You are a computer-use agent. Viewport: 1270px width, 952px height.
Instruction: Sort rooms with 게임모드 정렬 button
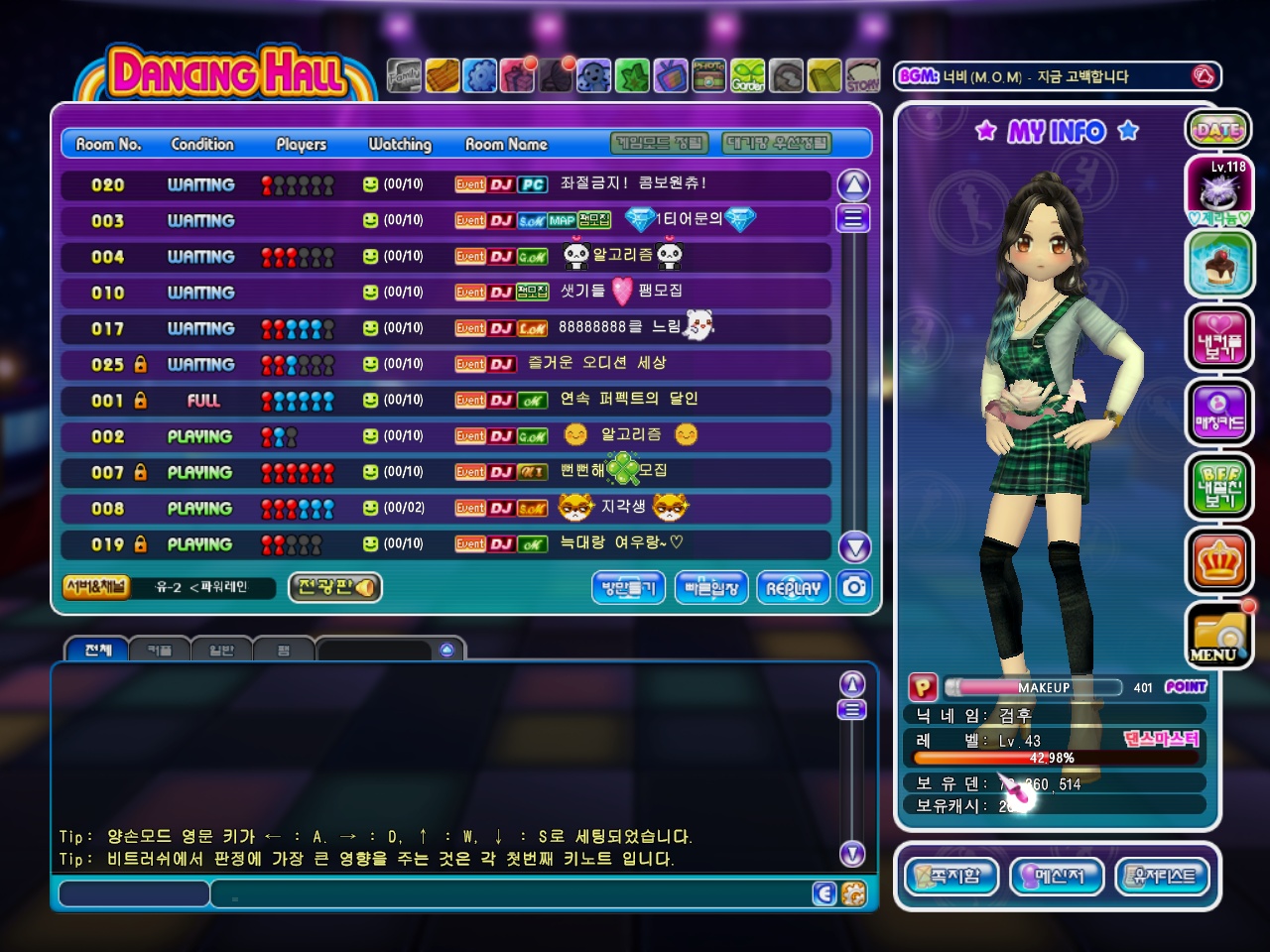[660, 144]
